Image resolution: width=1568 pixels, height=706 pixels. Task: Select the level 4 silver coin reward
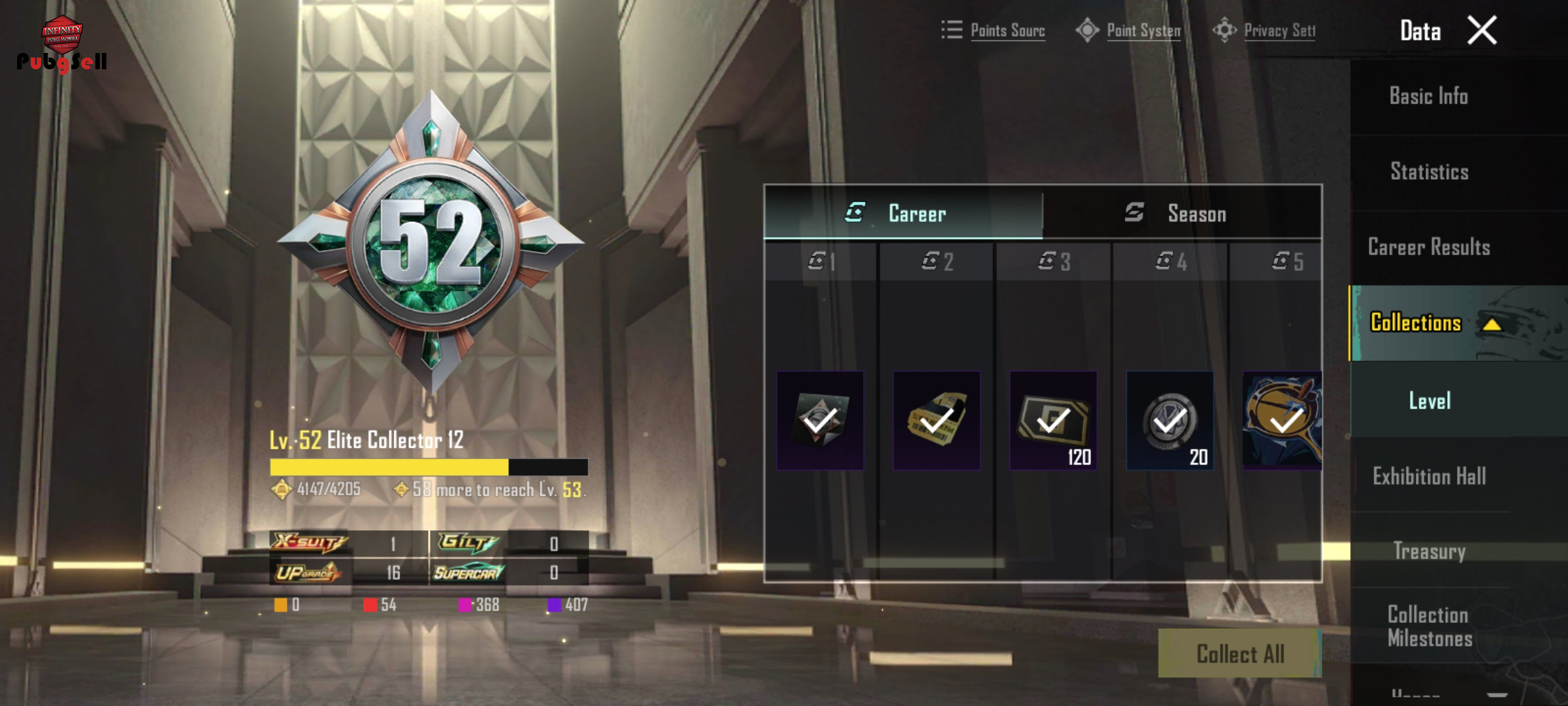pyautogui.click(x=1169, y=420)
